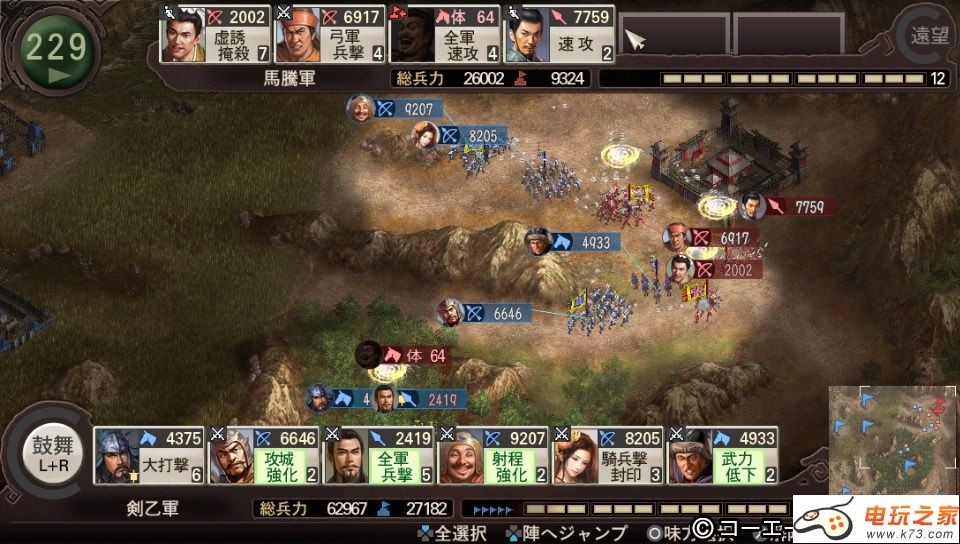Target the enemy unit marker showing 6917

[713, 238]
